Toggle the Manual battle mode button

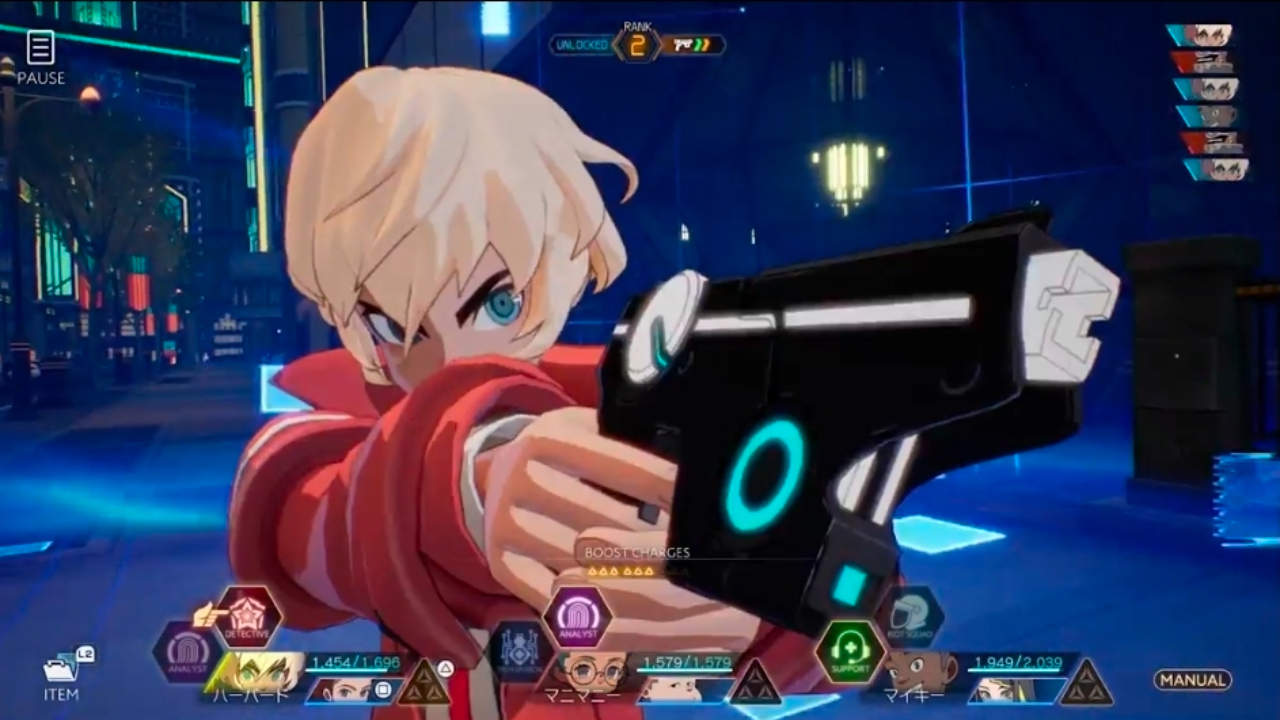click(1192, 680)
